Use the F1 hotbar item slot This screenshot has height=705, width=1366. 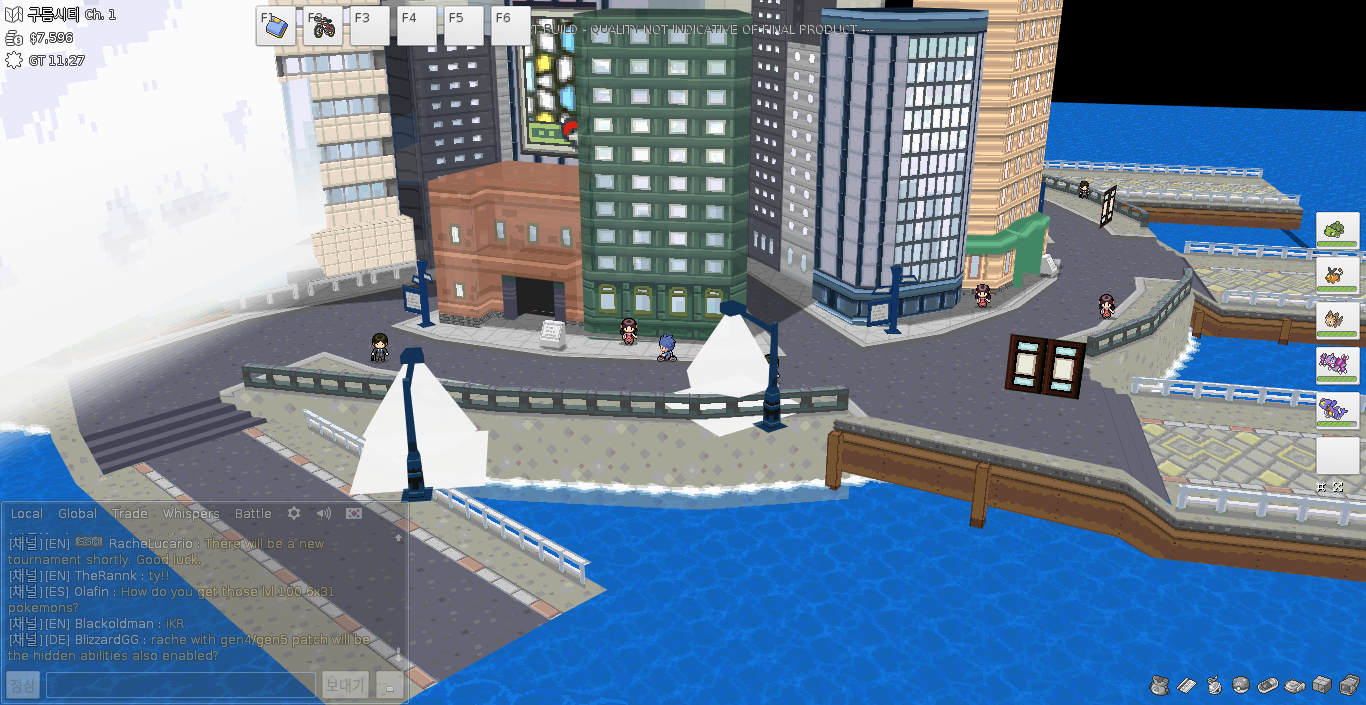275,26
